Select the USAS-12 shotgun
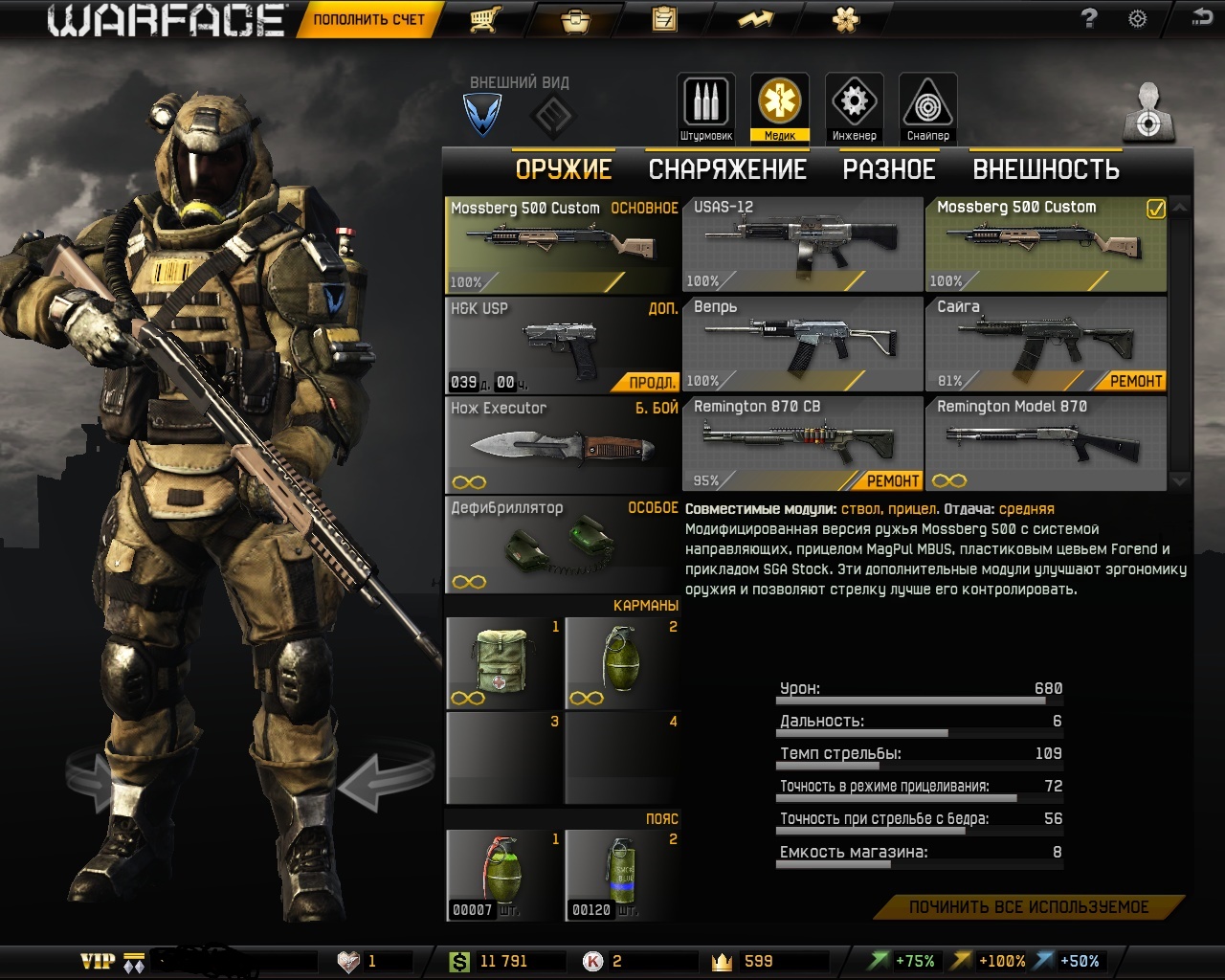The width and height of the screenshot is (1225, 980). pyautogui.click(x=802, y=244)
